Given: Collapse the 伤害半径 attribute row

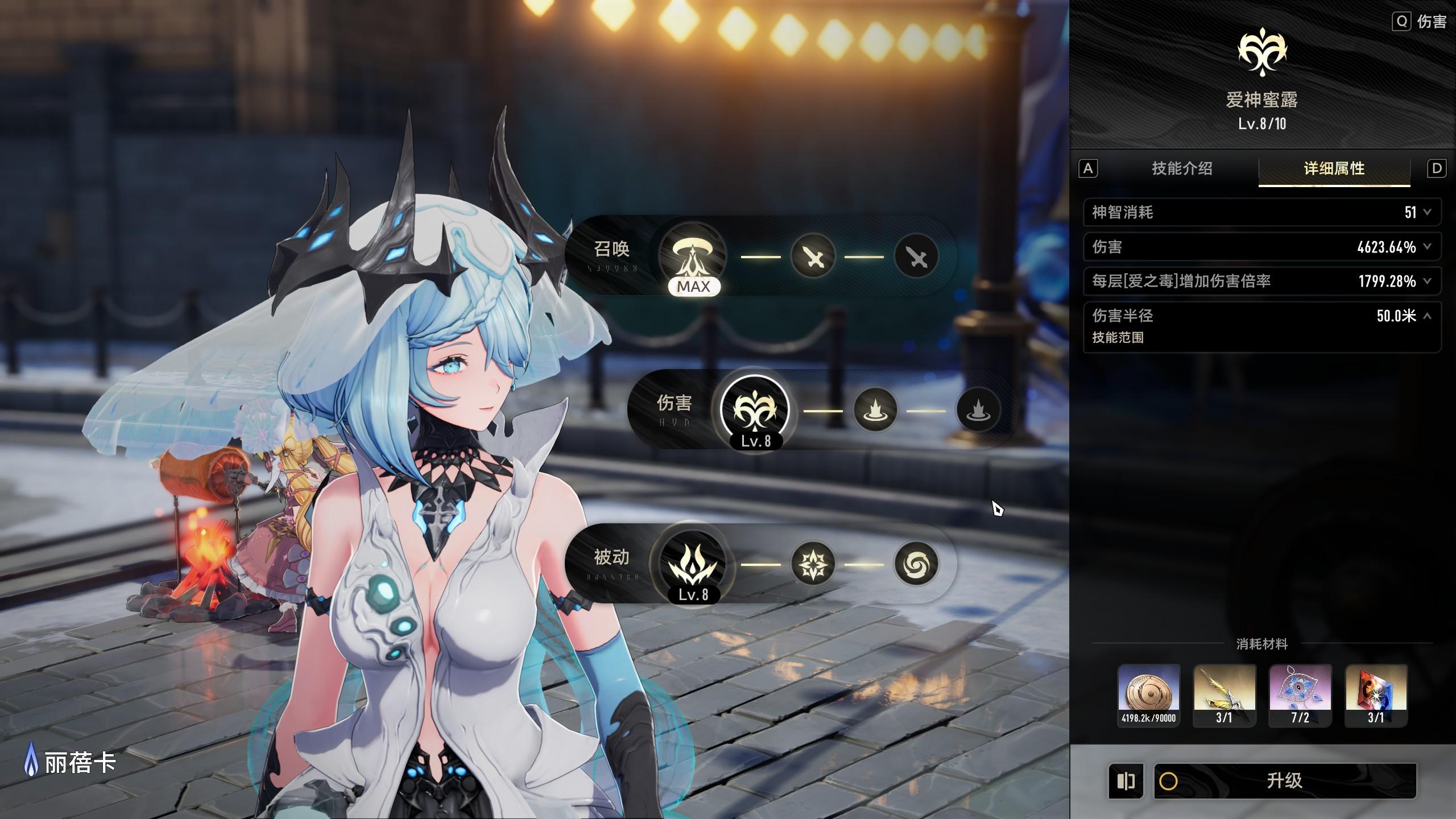Looking at the screenshot, I should click(1427, 316).
